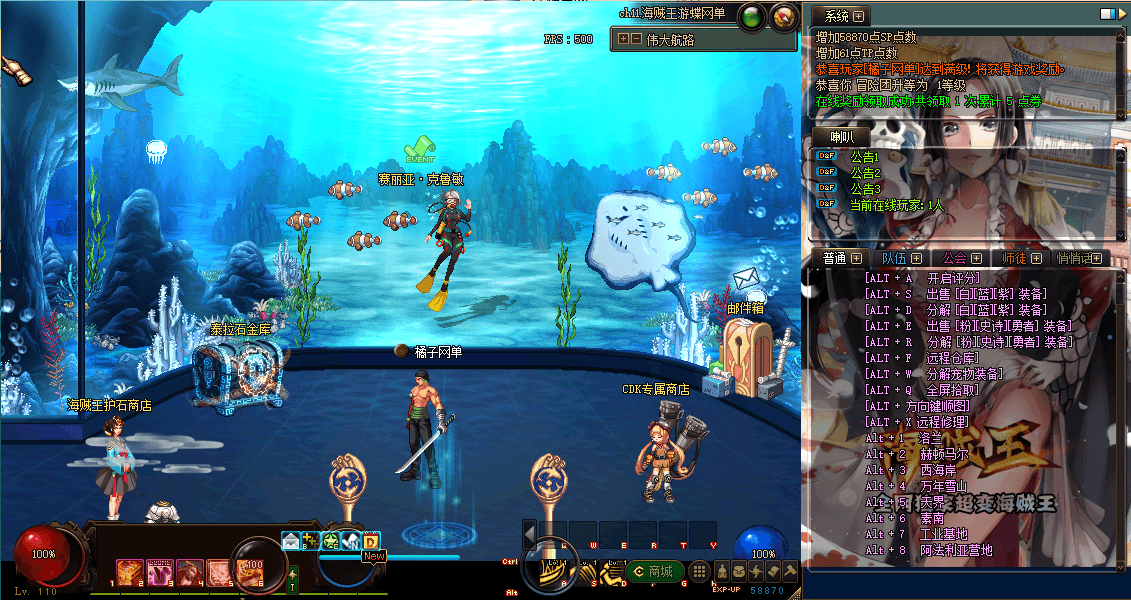The height and width of the screenshot is (600, 1131).
Task: Open the compass map icon
Action: coord(784,16)
